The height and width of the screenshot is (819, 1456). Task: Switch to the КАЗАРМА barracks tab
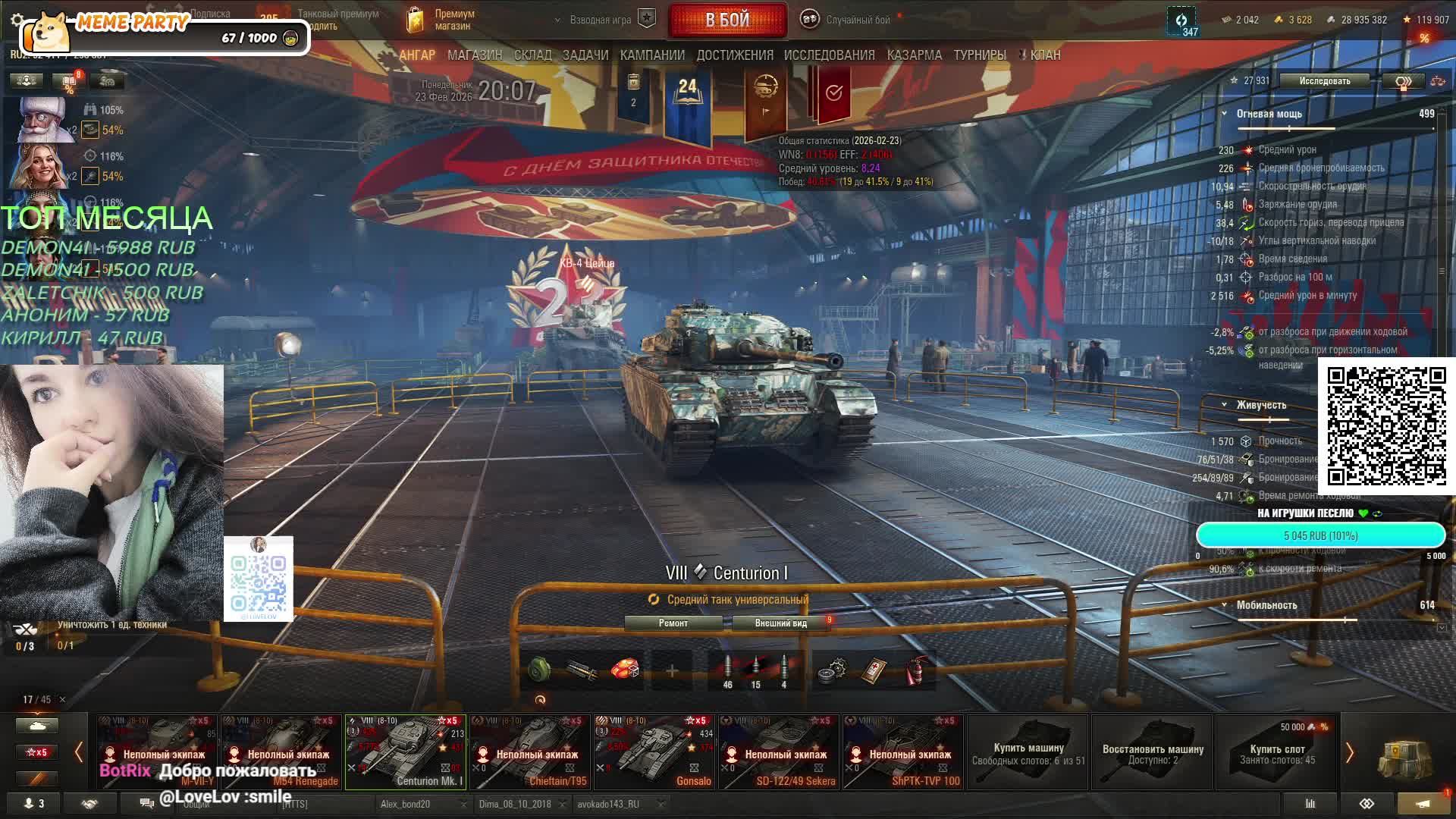(914, 55)
